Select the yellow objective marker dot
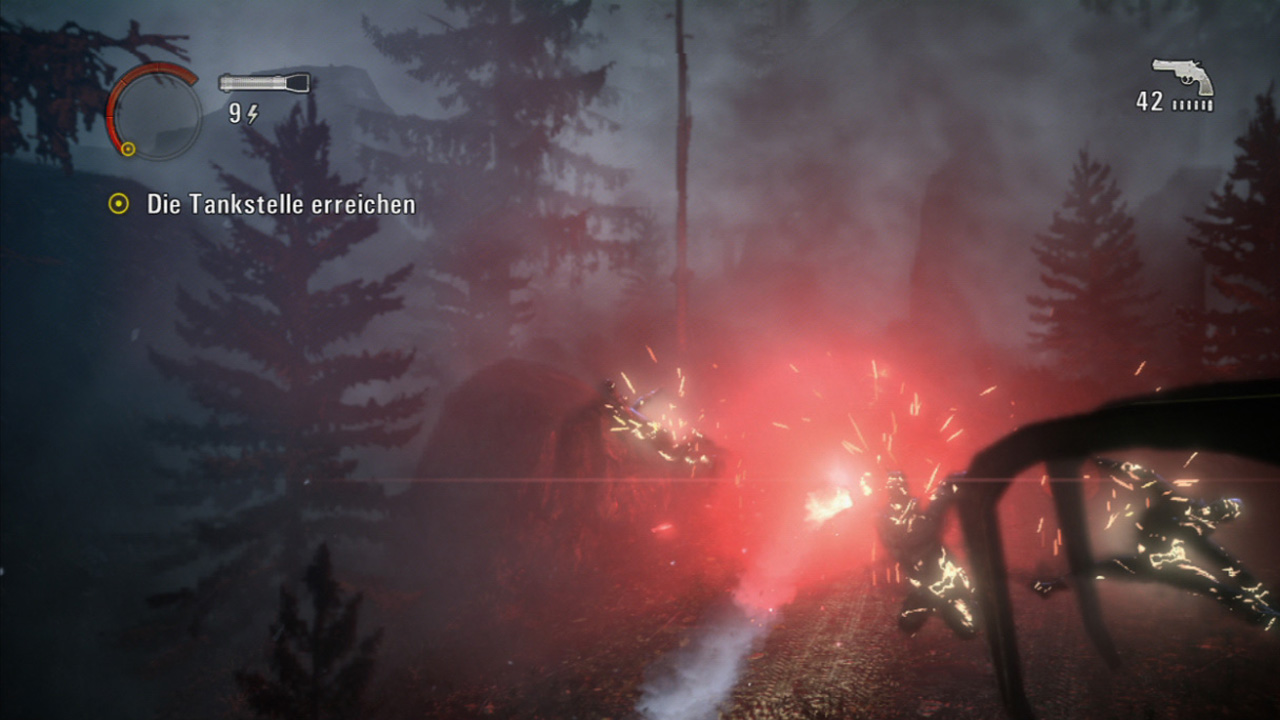The height and width of the screenshot is (720, 1280). (120, 204)
